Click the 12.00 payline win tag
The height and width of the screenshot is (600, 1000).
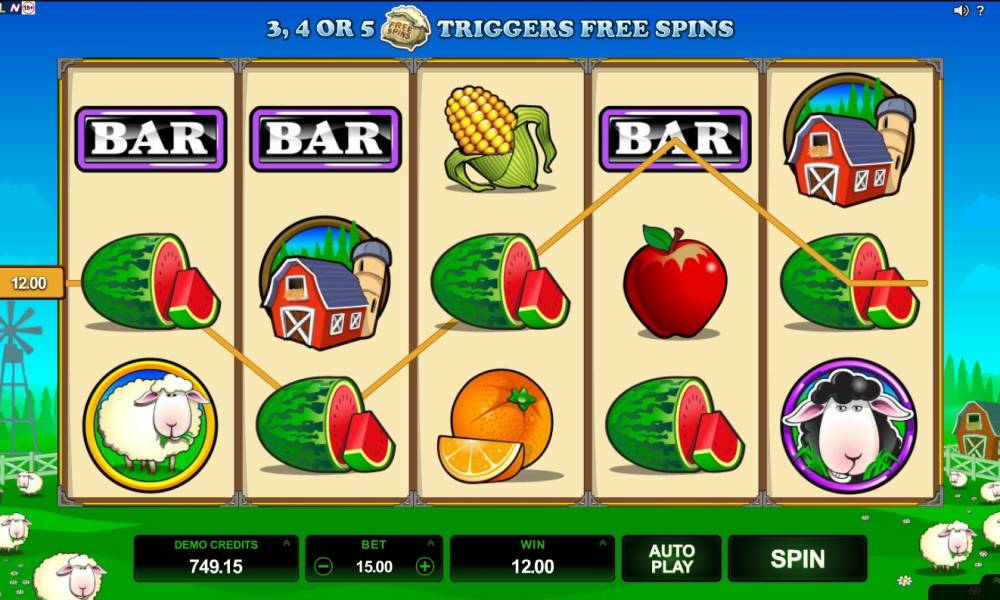point(29,283)
